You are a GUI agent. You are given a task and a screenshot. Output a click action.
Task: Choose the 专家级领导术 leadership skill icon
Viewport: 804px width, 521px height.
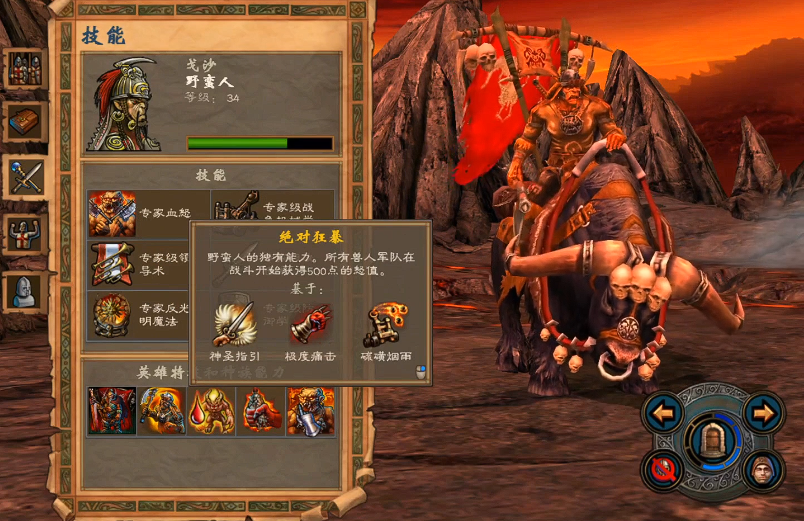point(112,264)
